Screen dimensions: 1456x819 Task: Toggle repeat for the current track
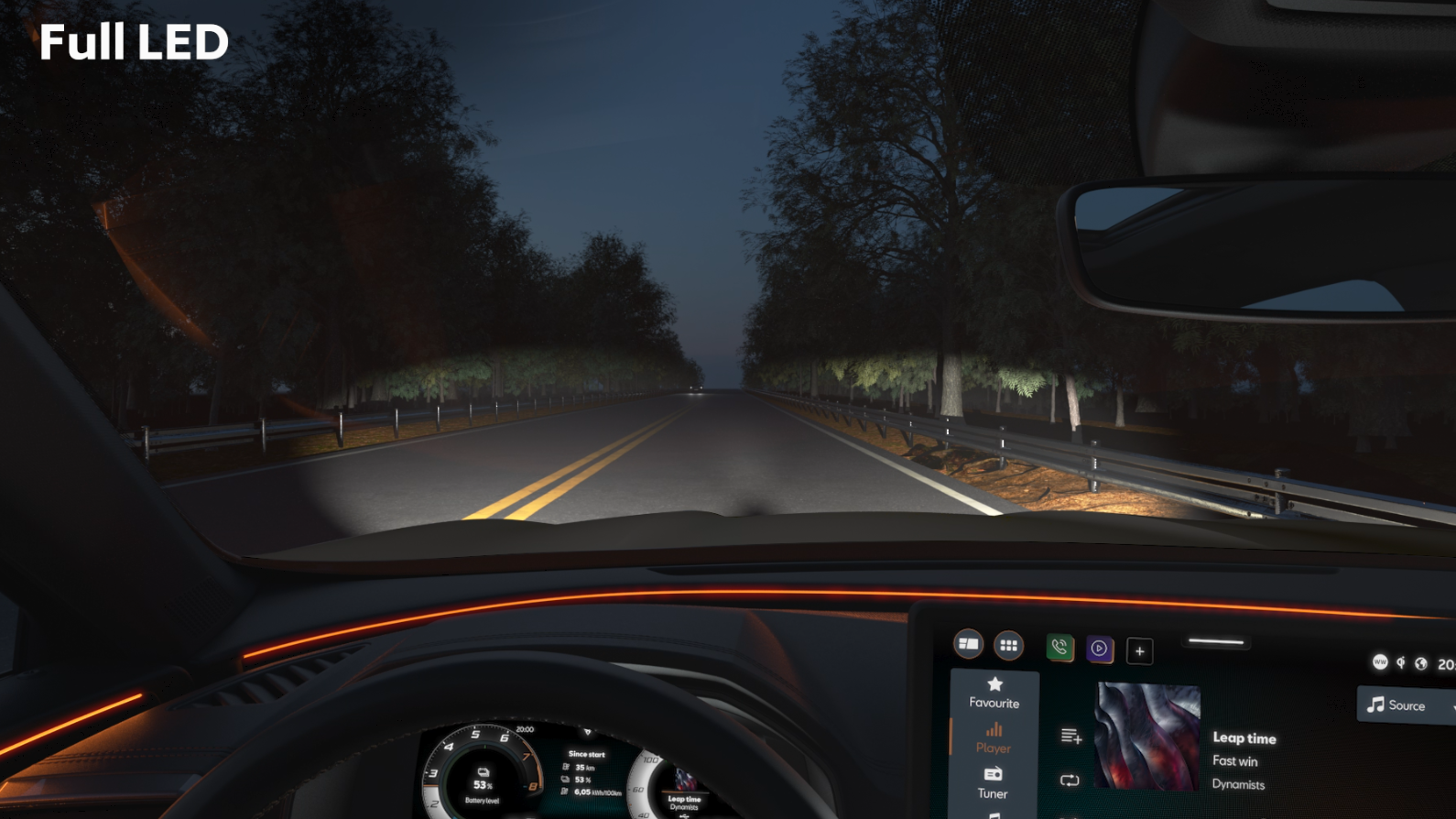1070,781
